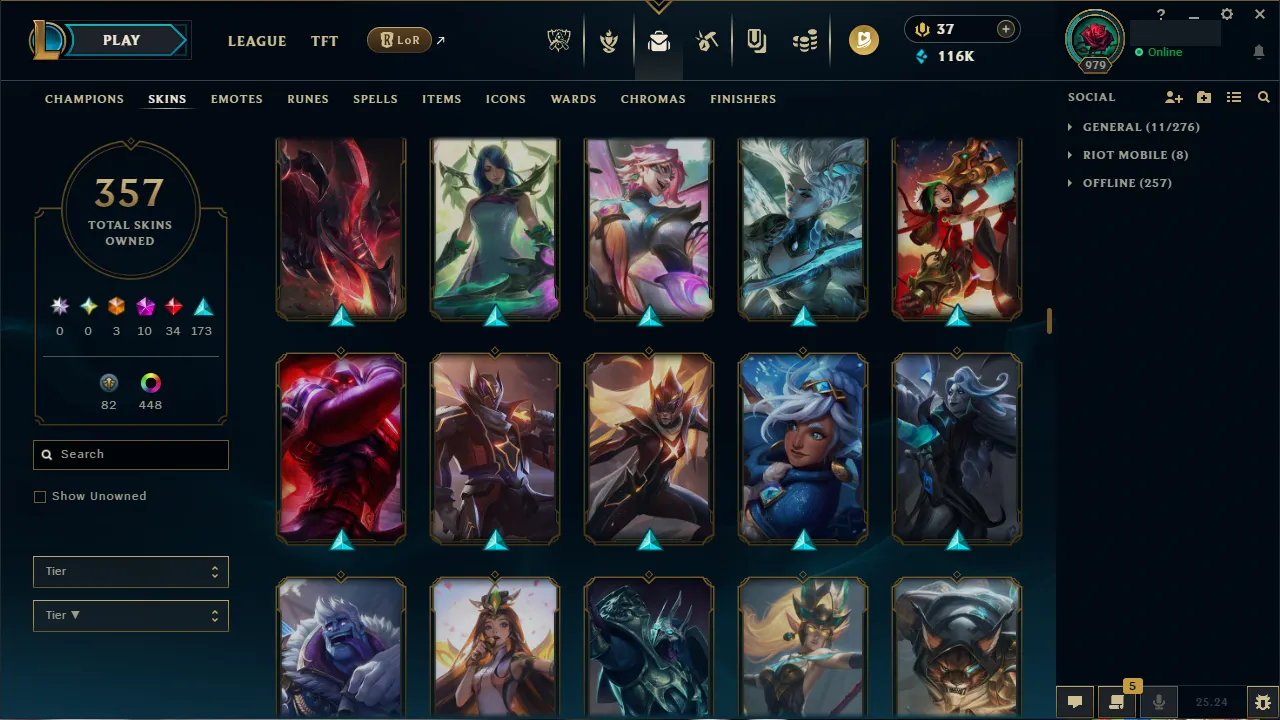Open the TFT menu item
1280x720 pixels.
[324, 41]
